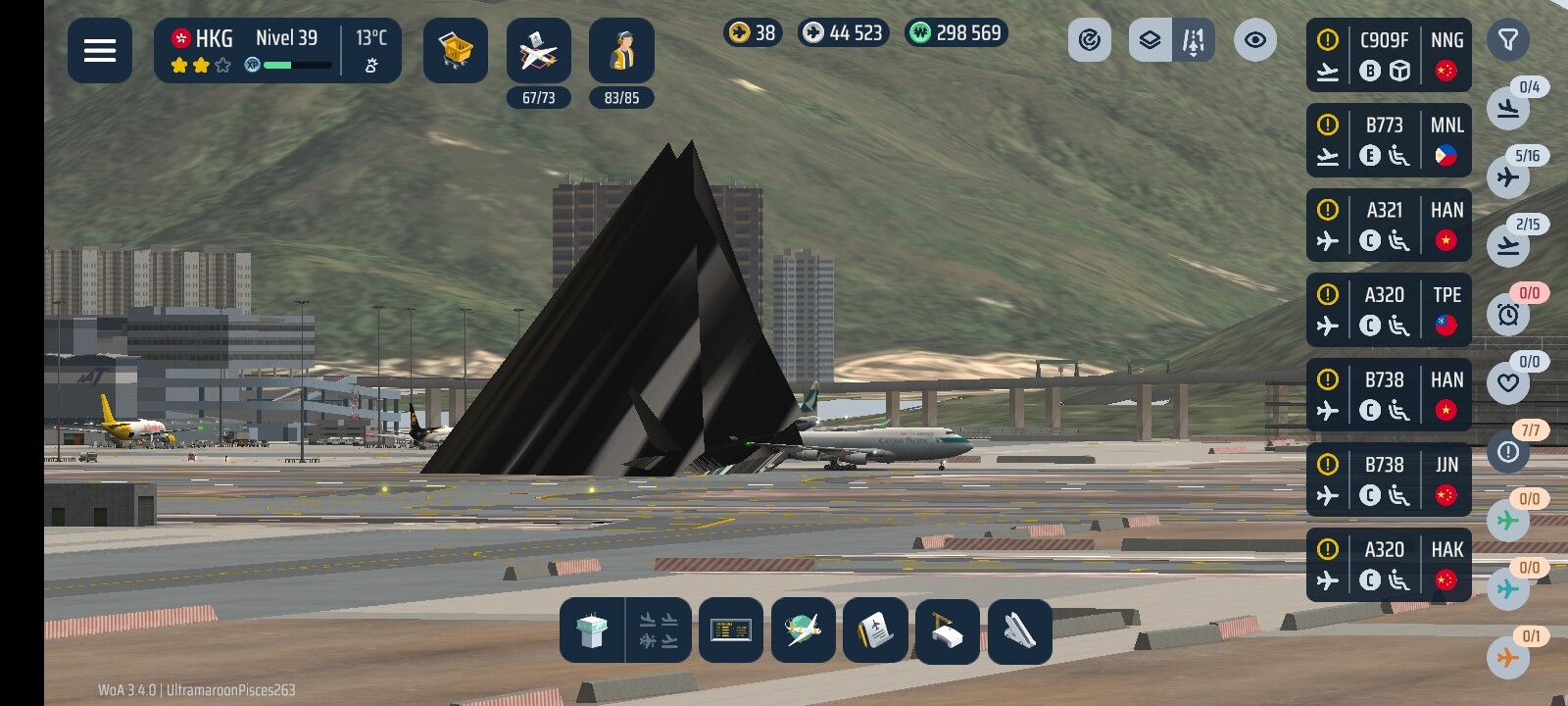Screen dimensions: 1568x706
Task: Select the A321 flight to HAN
Action: point(1389,226)
